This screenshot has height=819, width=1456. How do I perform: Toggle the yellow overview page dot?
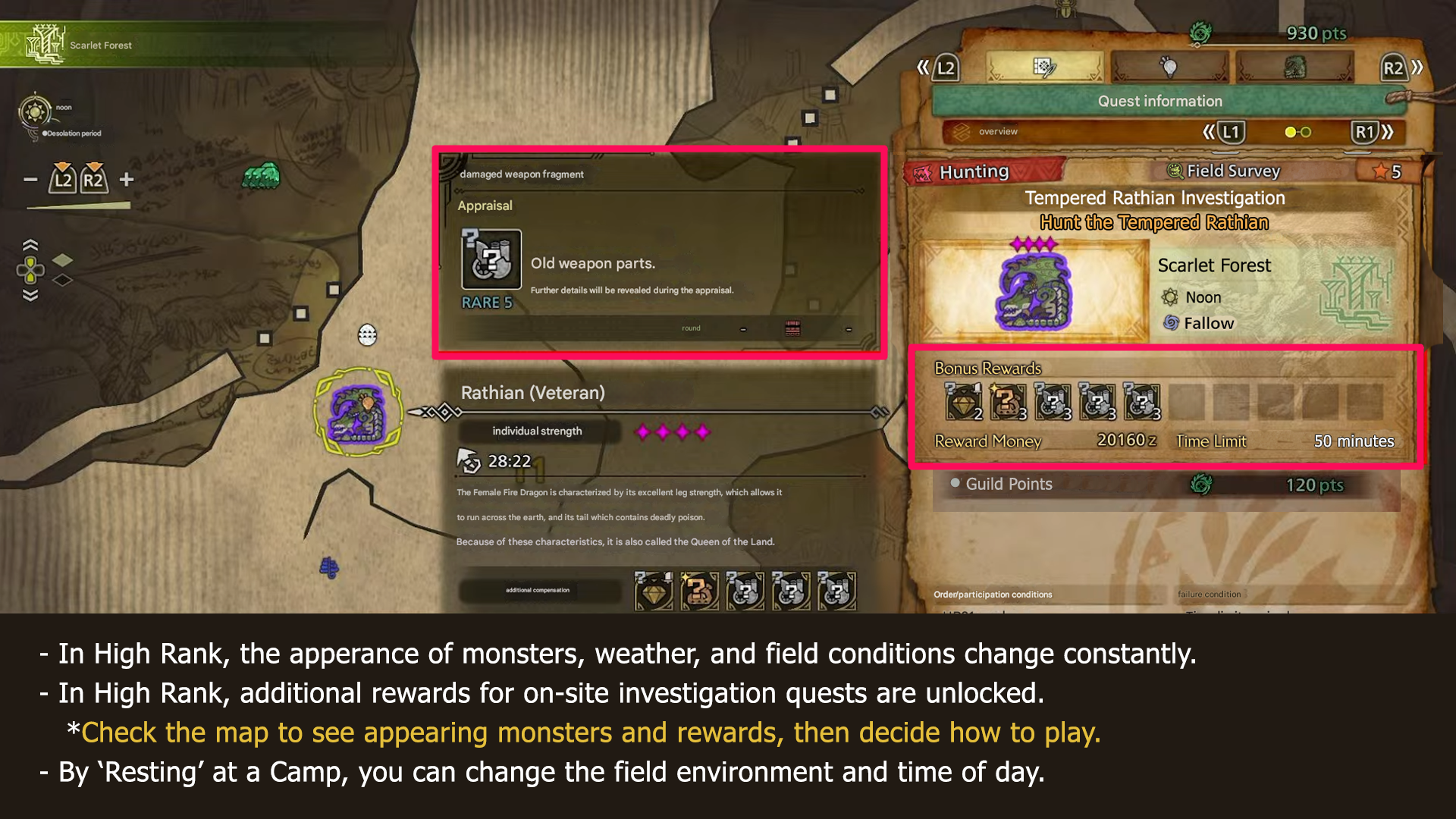pos(1290,131)
